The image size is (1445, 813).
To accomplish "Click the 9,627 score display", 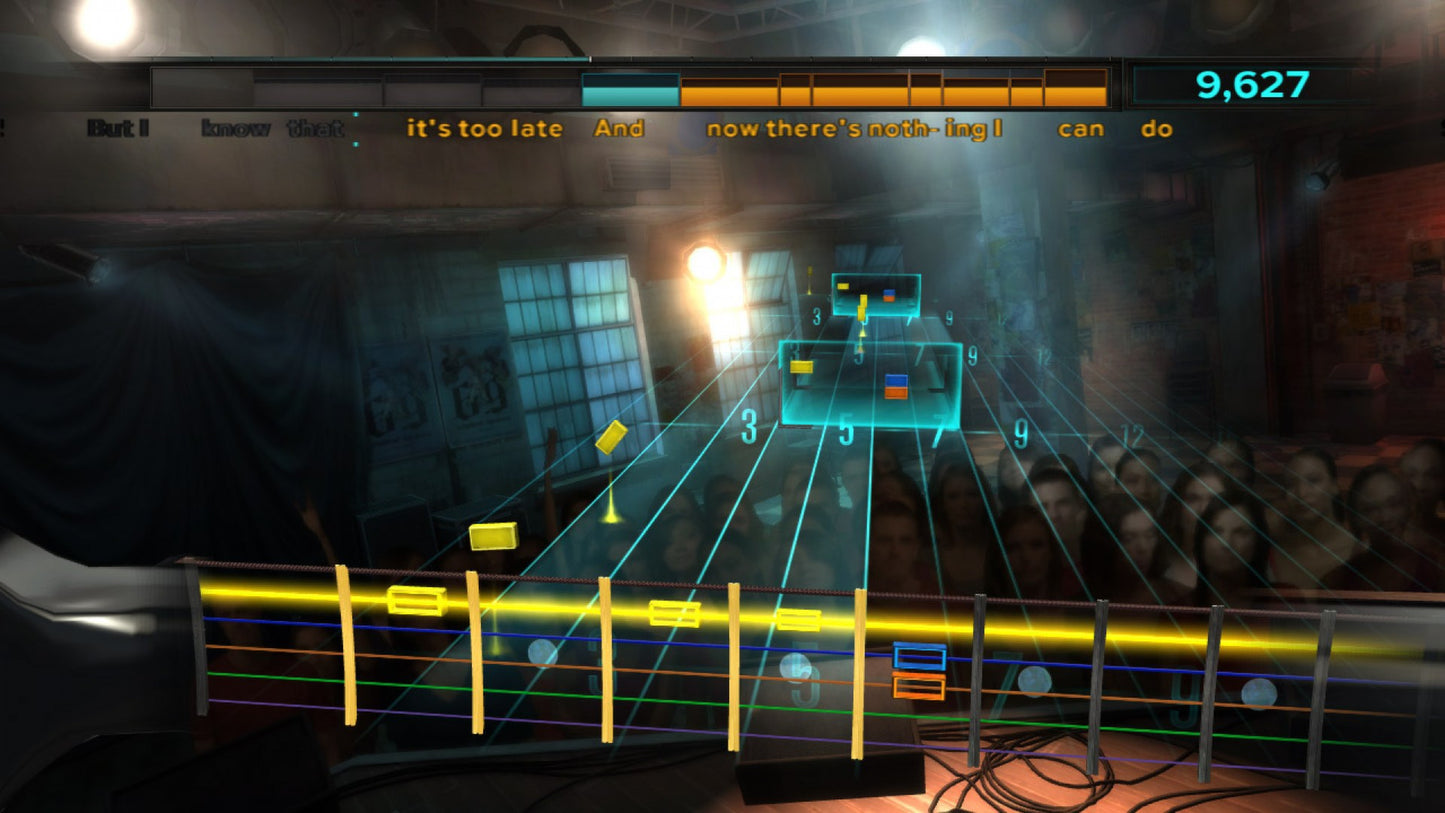I will tap(1250, 84).
